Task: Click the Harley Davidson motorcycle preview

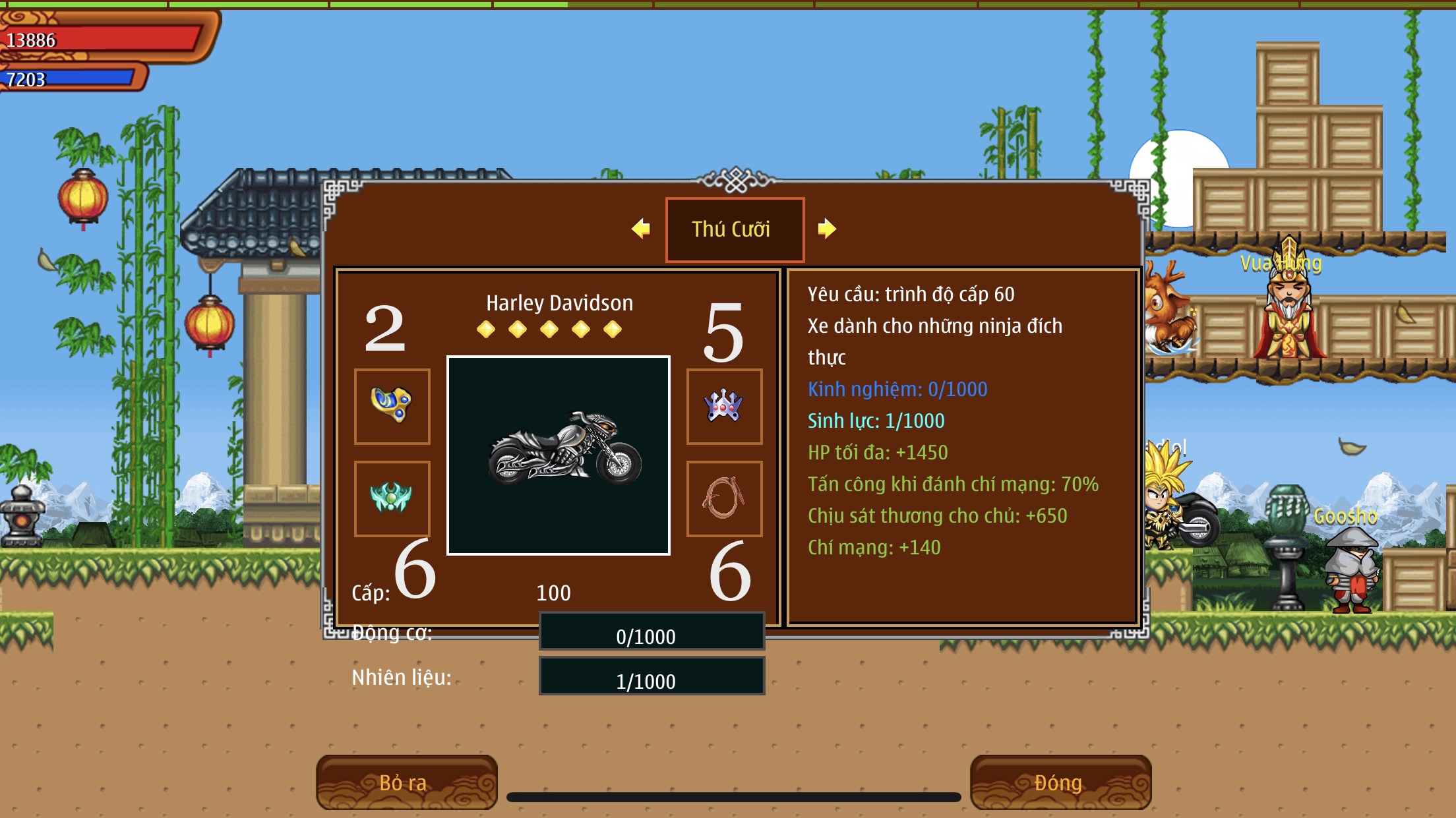Action: (559, 455)
